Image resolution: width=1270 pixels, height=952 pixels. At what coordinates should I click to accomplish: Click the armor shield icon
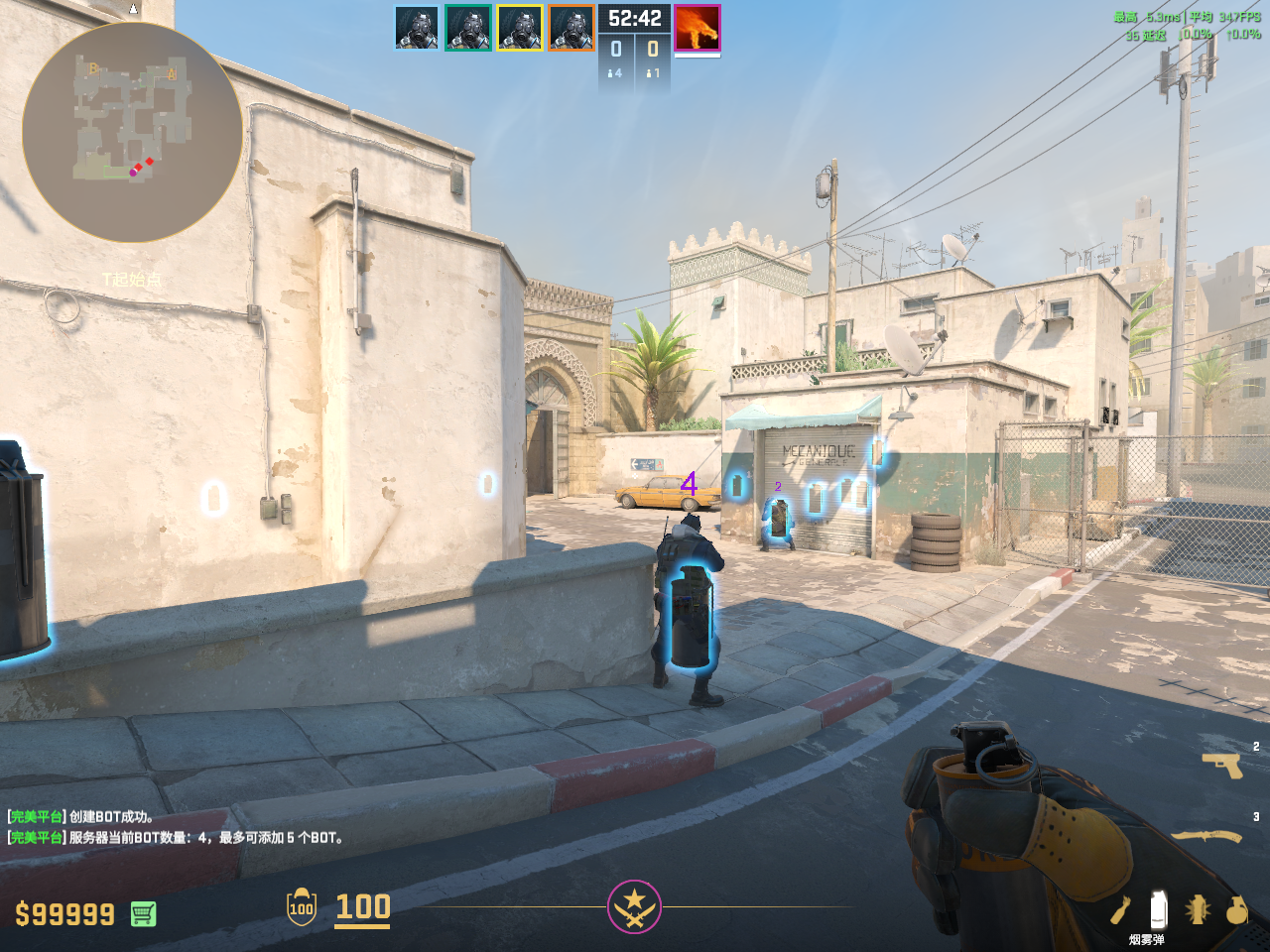pyautogui.click(x=302, y=907)
